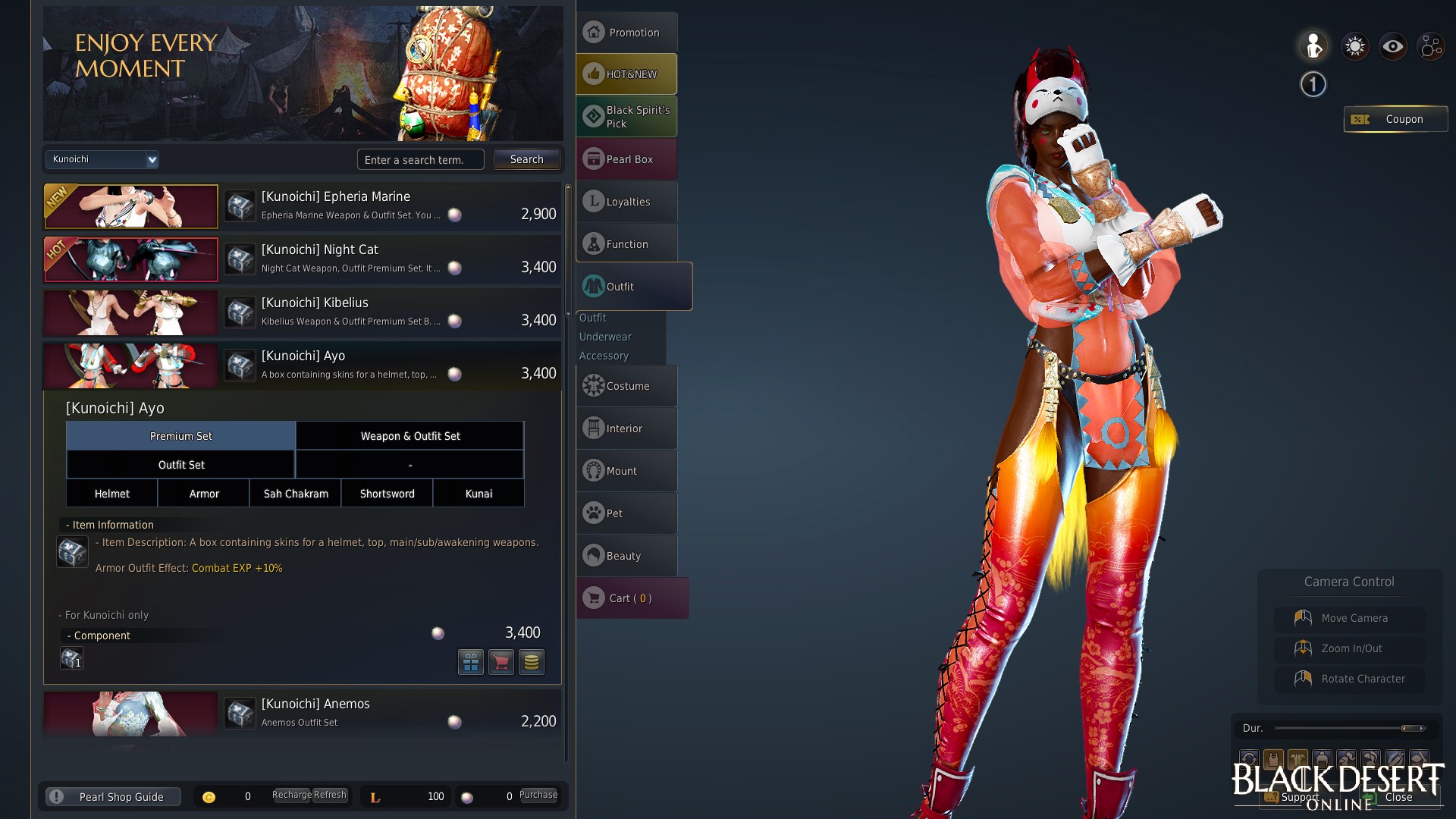Gift the Ayo set with gift icon
Screen dimensions: 1456x819
[470, 662]
